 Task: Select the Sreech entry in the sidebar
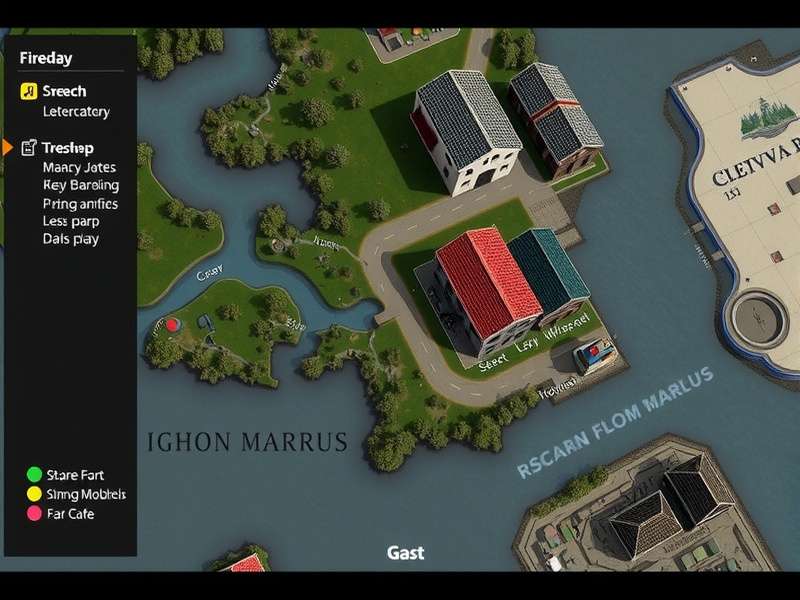[x=64, y=92]
